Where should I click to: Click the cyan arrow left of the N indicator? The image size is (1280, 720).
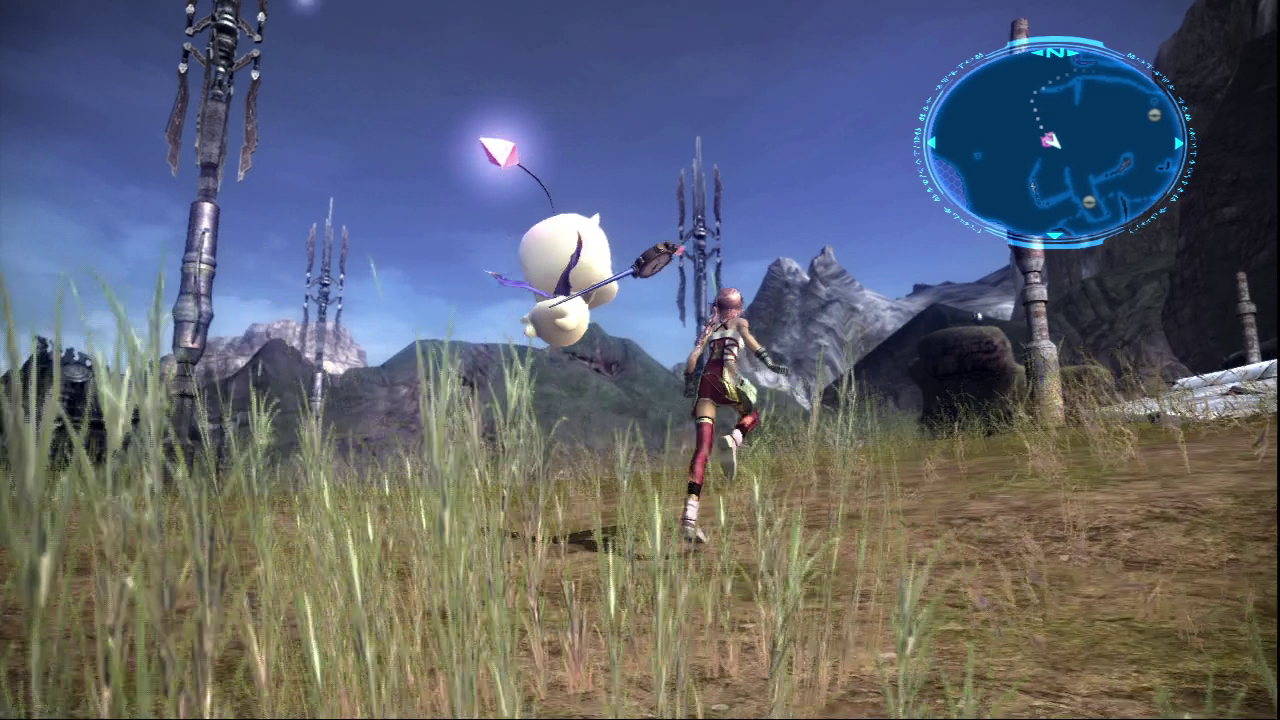point(1037,52)
